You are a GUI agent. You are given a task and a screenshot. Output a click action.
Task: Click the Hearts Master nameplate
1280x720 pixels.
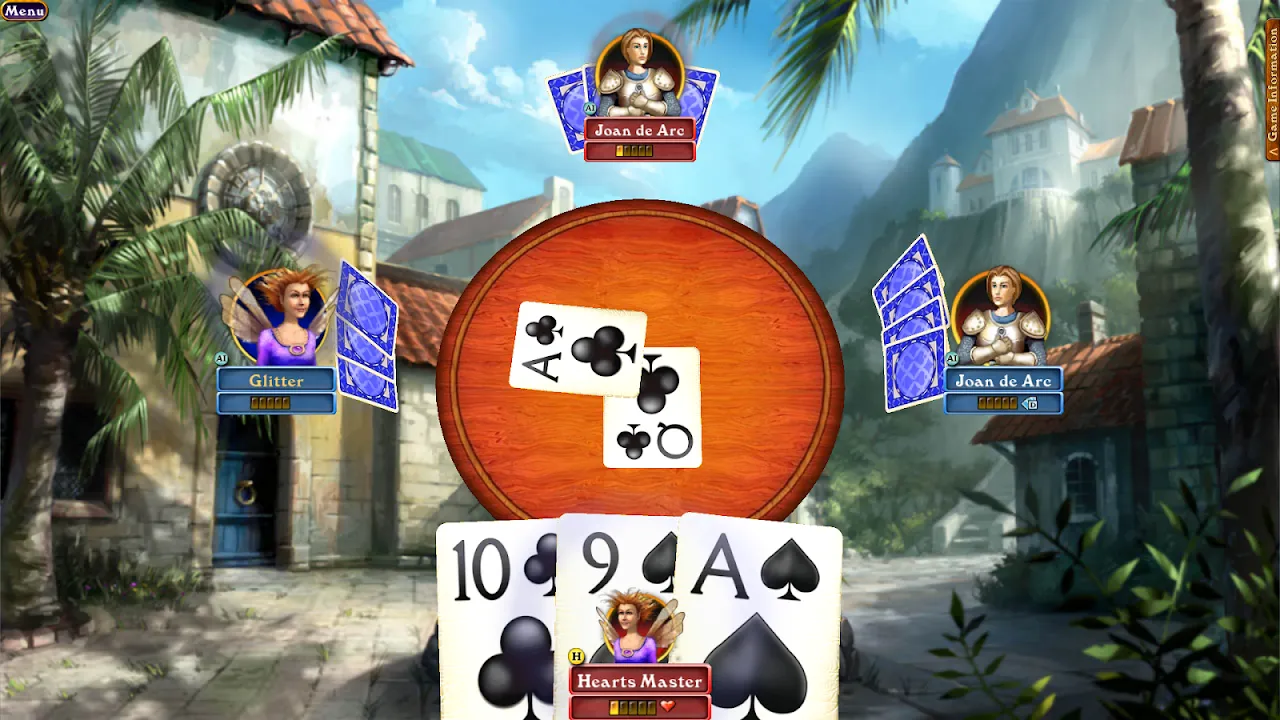coord(639,681)
